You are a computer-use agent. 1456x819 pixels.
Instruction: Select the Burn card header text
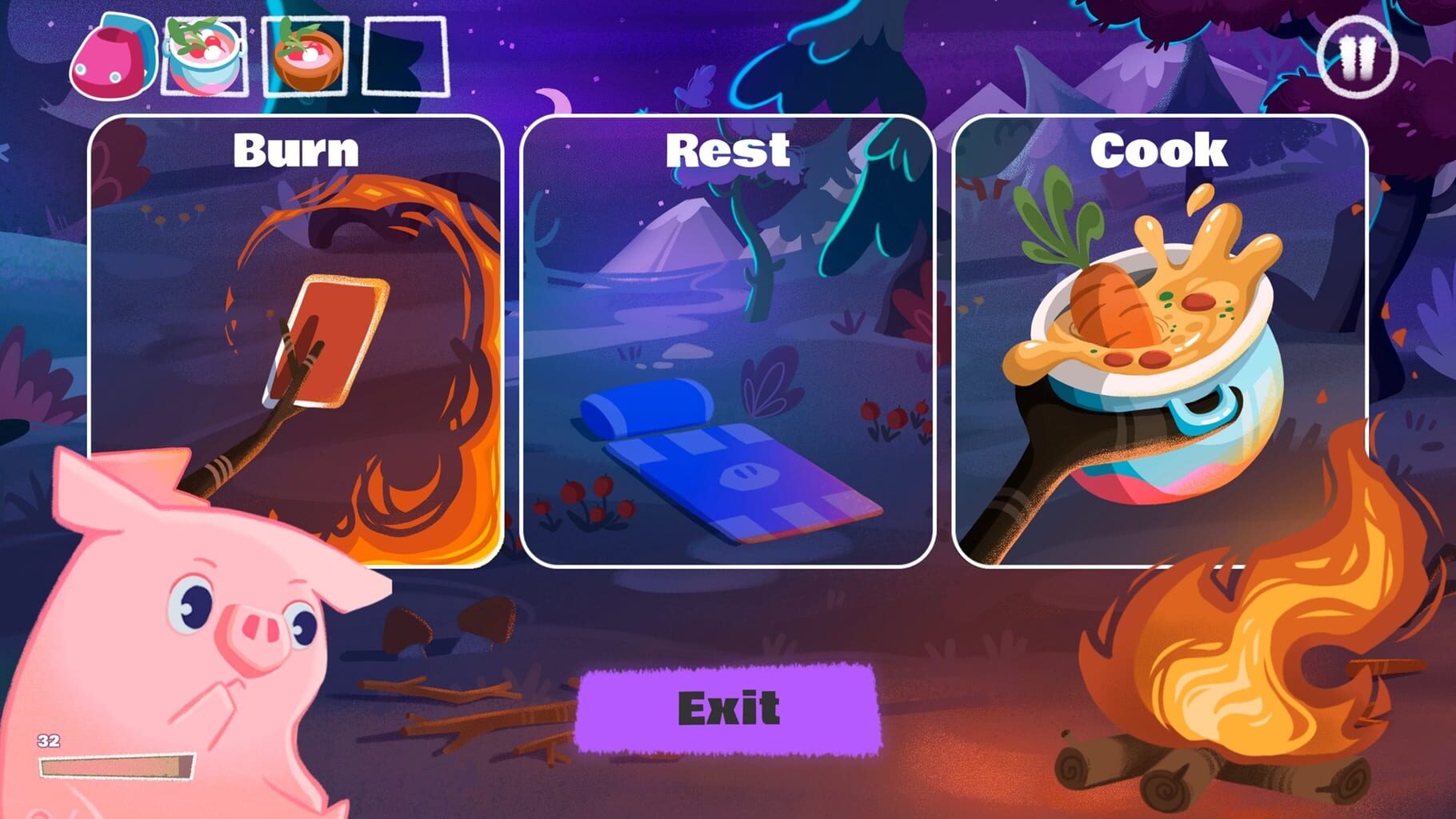(294, 149)
